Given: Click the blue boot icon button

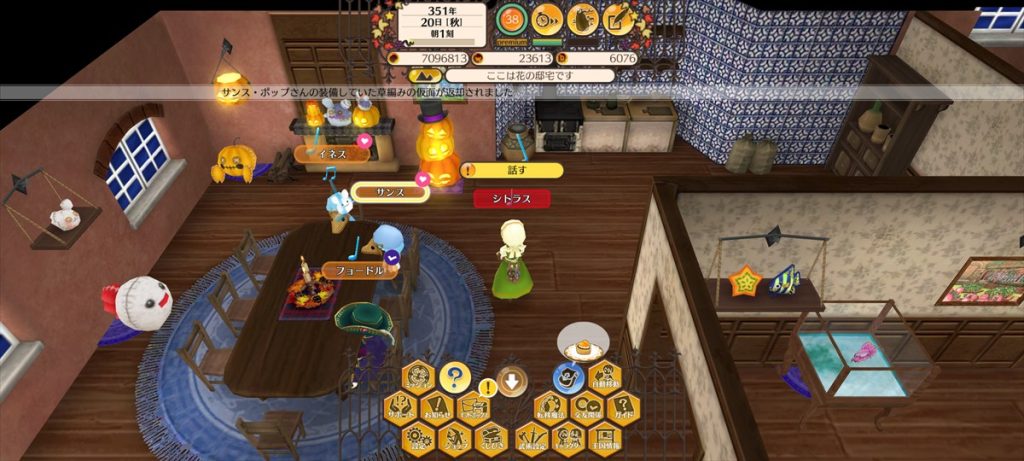Looking at the screenshot, I should (568, 378).
